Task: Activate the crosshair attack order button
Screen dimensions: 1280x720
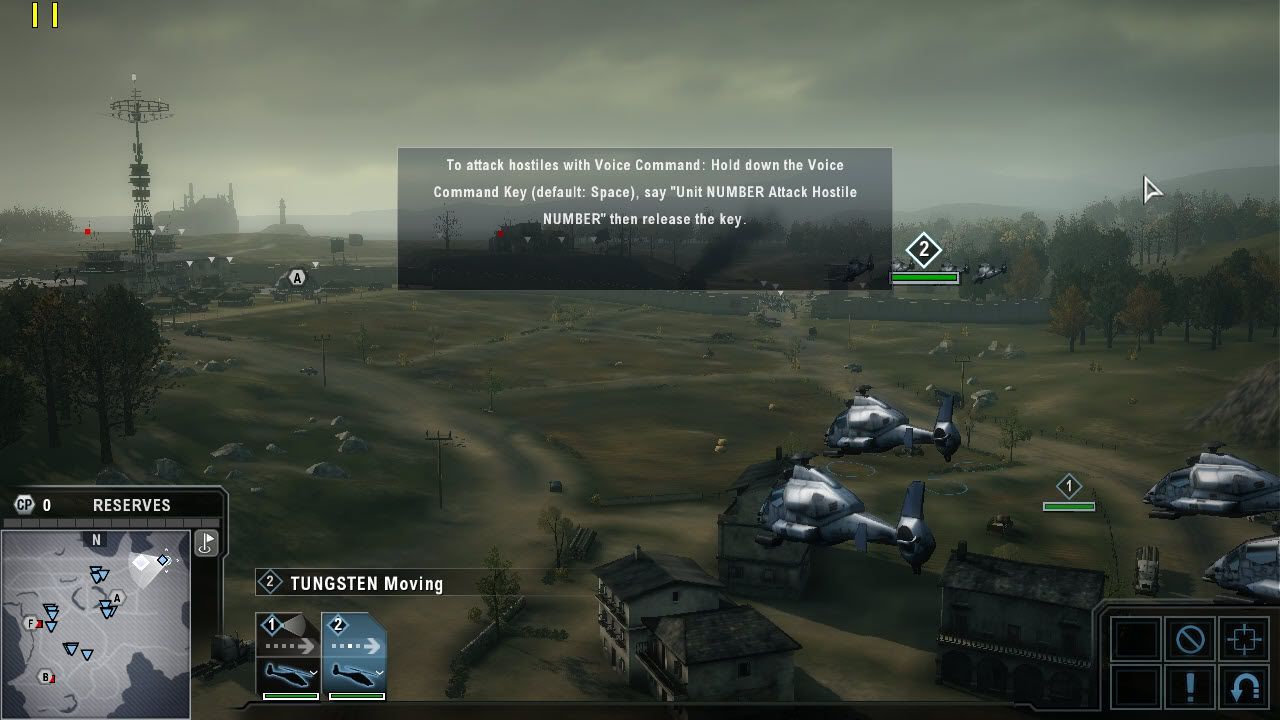Action: [1244, 639]
